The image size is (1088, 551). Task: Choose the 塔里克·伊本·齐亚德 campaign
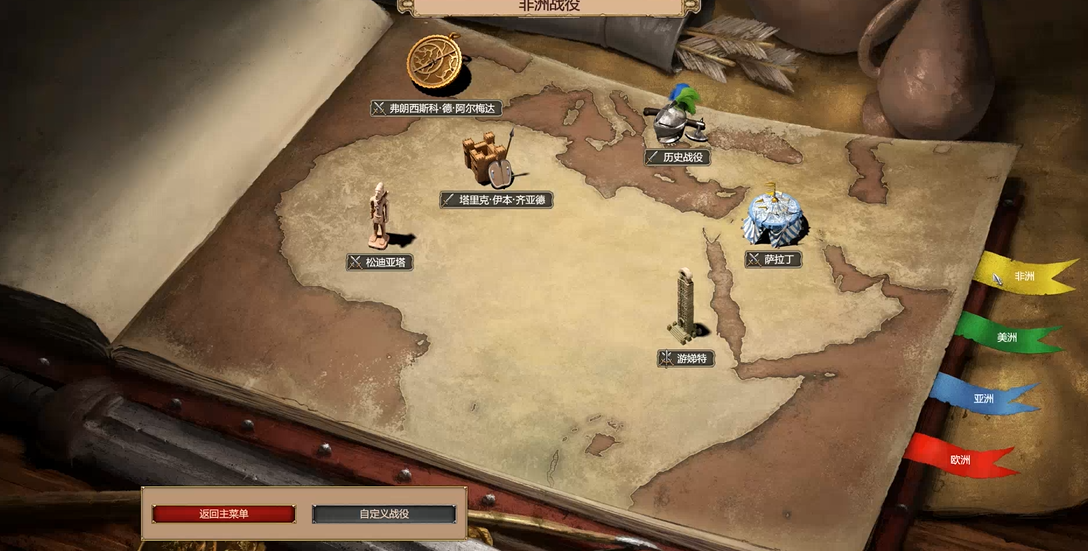tap(496, 200)
